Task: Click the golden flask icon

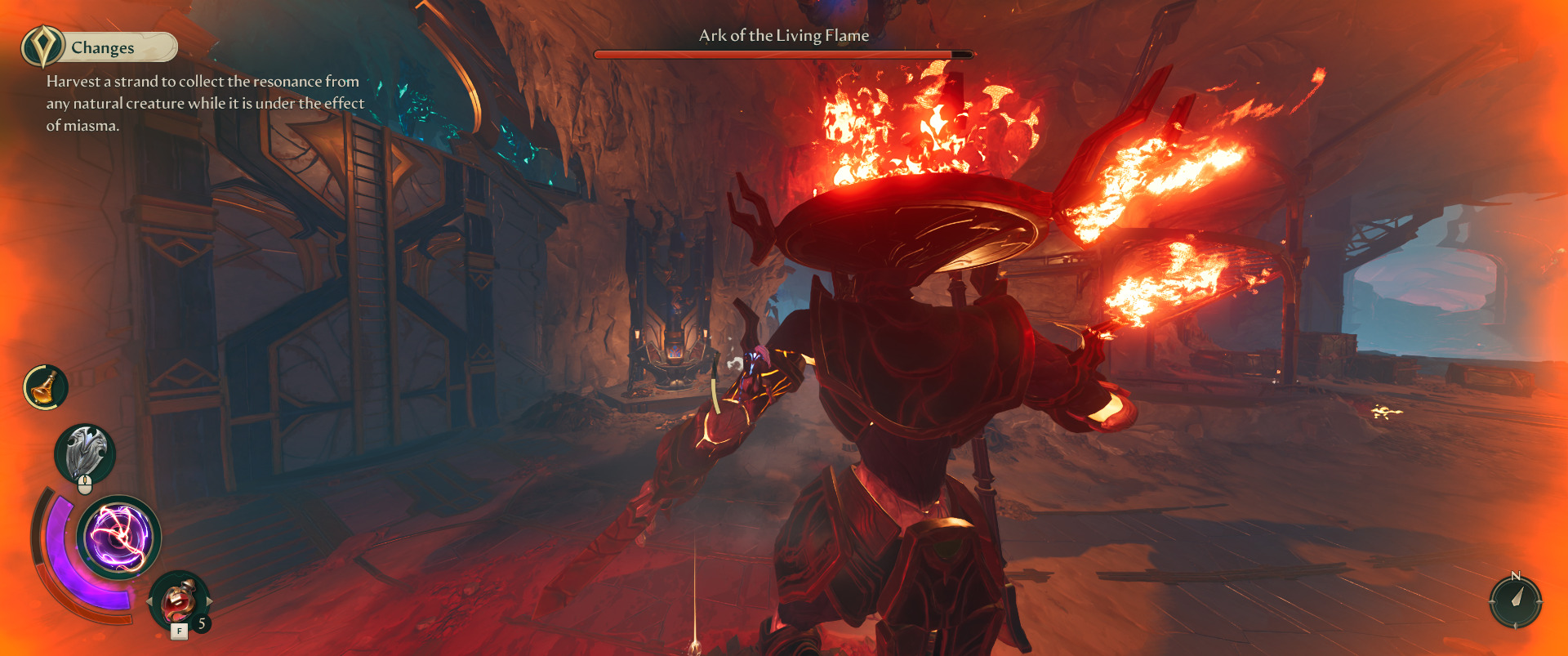Action: point(46,387)
